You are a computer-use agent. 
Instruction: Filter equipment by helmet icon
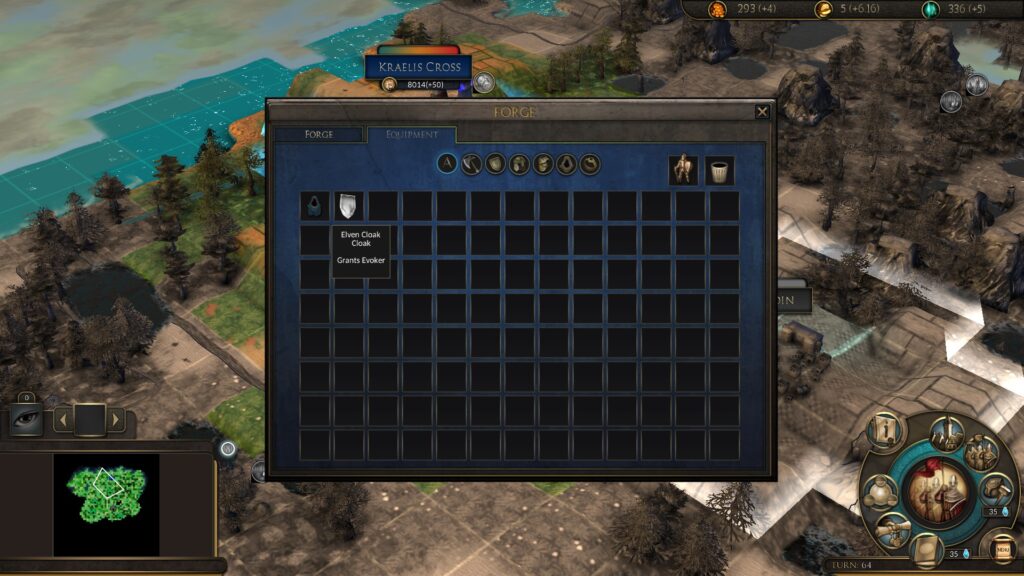pos(520,164)
